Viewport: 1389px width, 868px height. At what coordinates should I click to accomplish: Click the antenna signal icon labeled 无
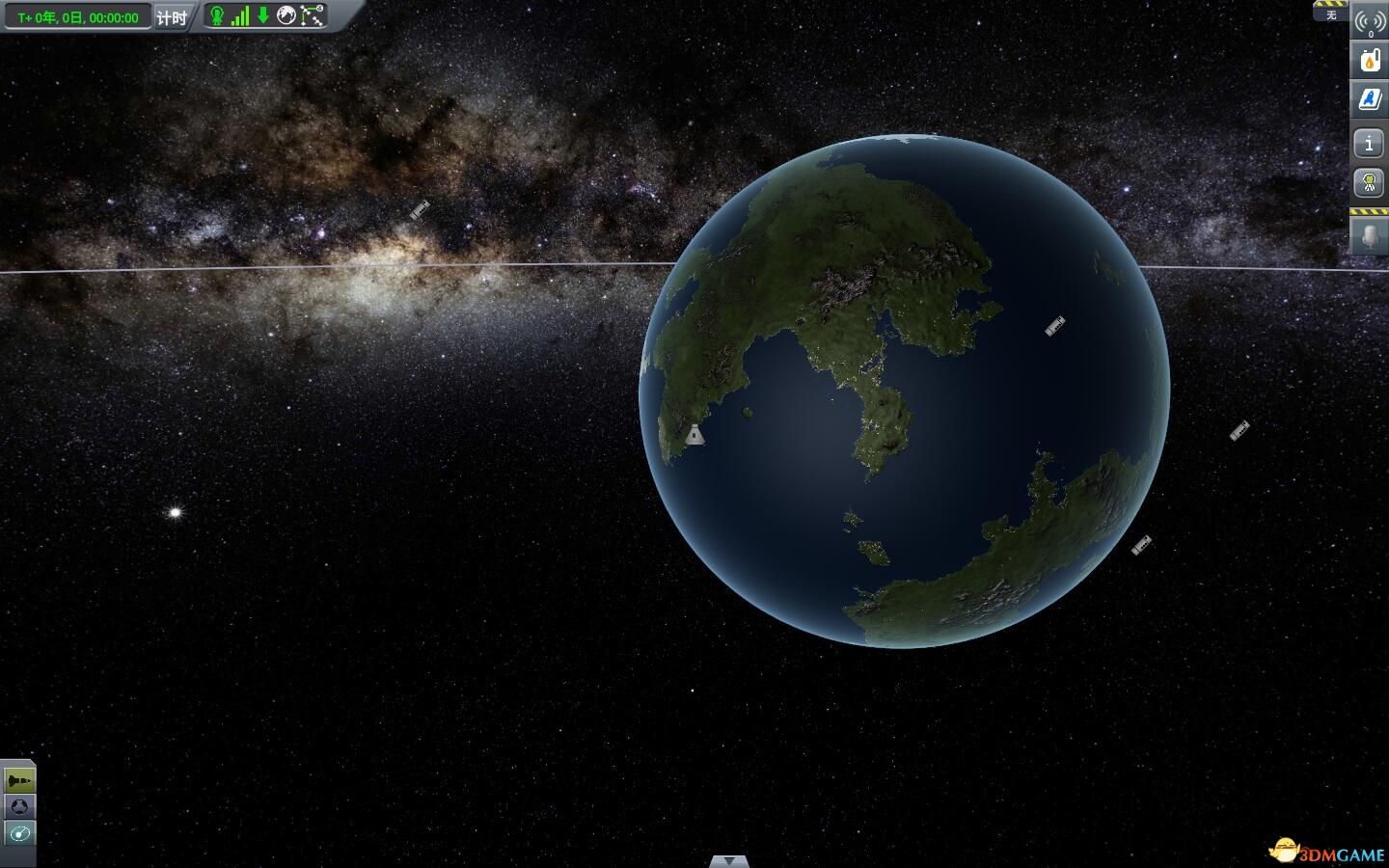pyautogui.click(x=1368, y=21)
